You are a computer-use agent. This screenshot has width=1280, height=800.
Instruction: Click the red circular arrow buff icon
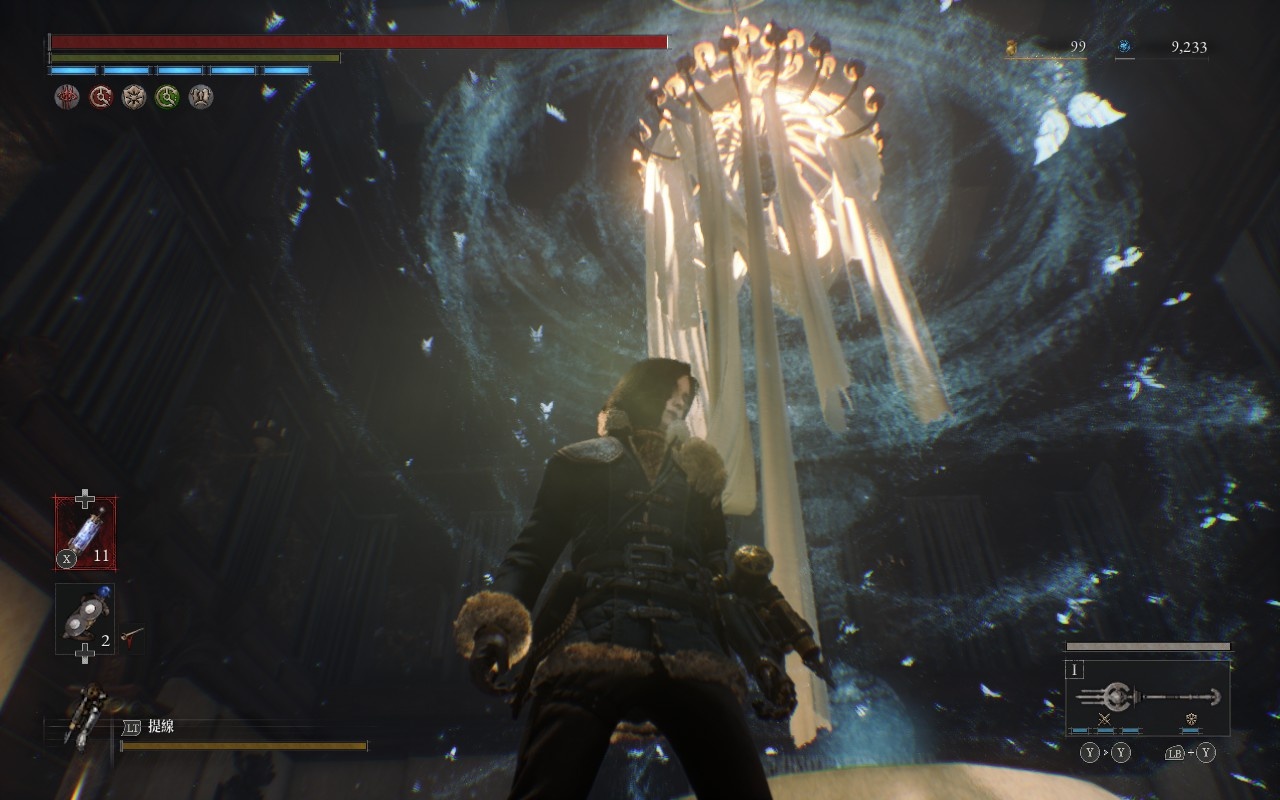pos(101,97)
